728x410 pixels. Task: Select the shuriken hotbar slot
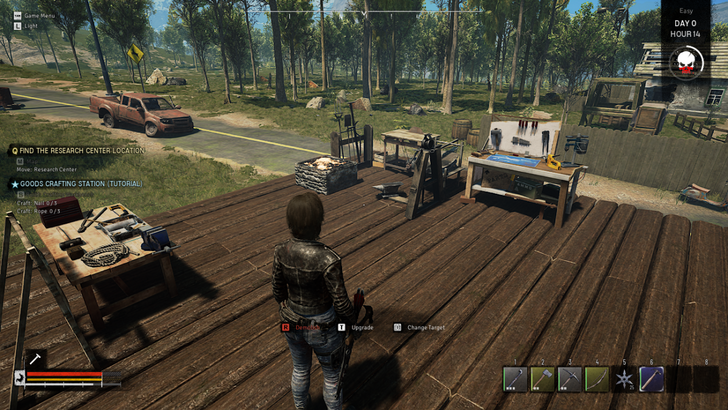(x=624, y=380)
